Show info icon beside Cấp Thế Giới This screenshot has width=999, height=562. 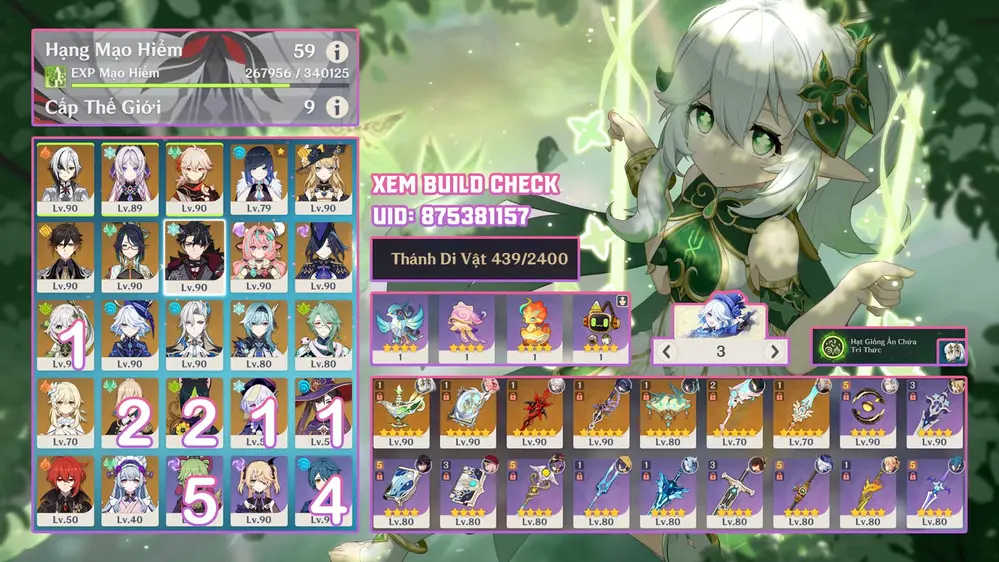(x=338, y=106)
